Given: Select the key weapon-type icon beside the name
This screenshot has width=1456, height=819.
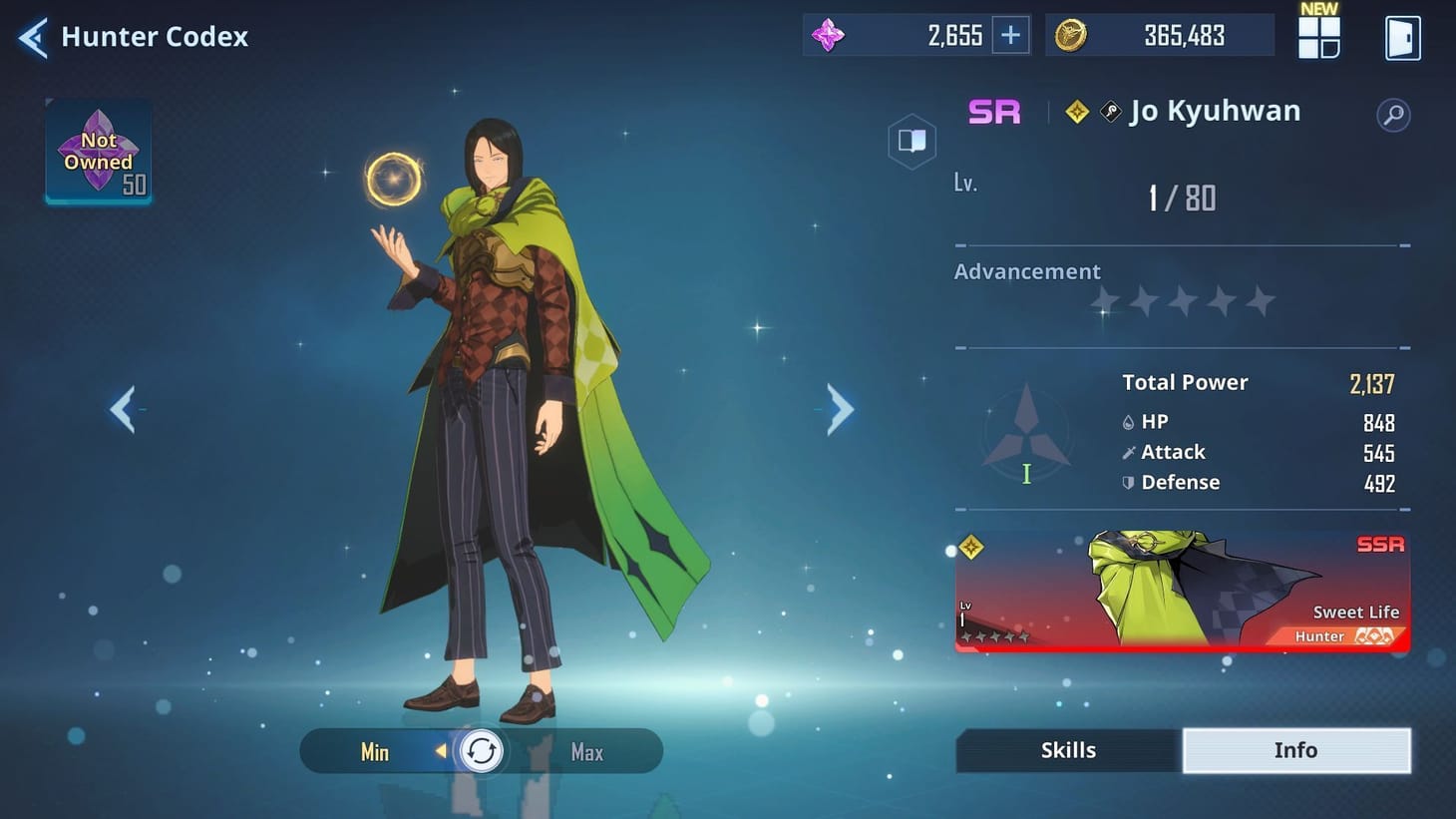Looking at the screenshot, I should tap(1111, 111).
